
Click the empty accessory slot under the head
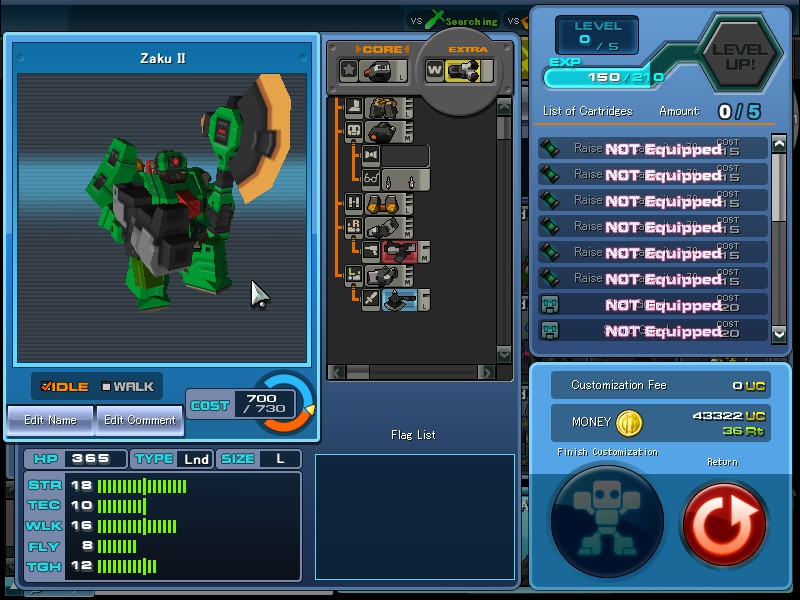[x=405, y=156]
